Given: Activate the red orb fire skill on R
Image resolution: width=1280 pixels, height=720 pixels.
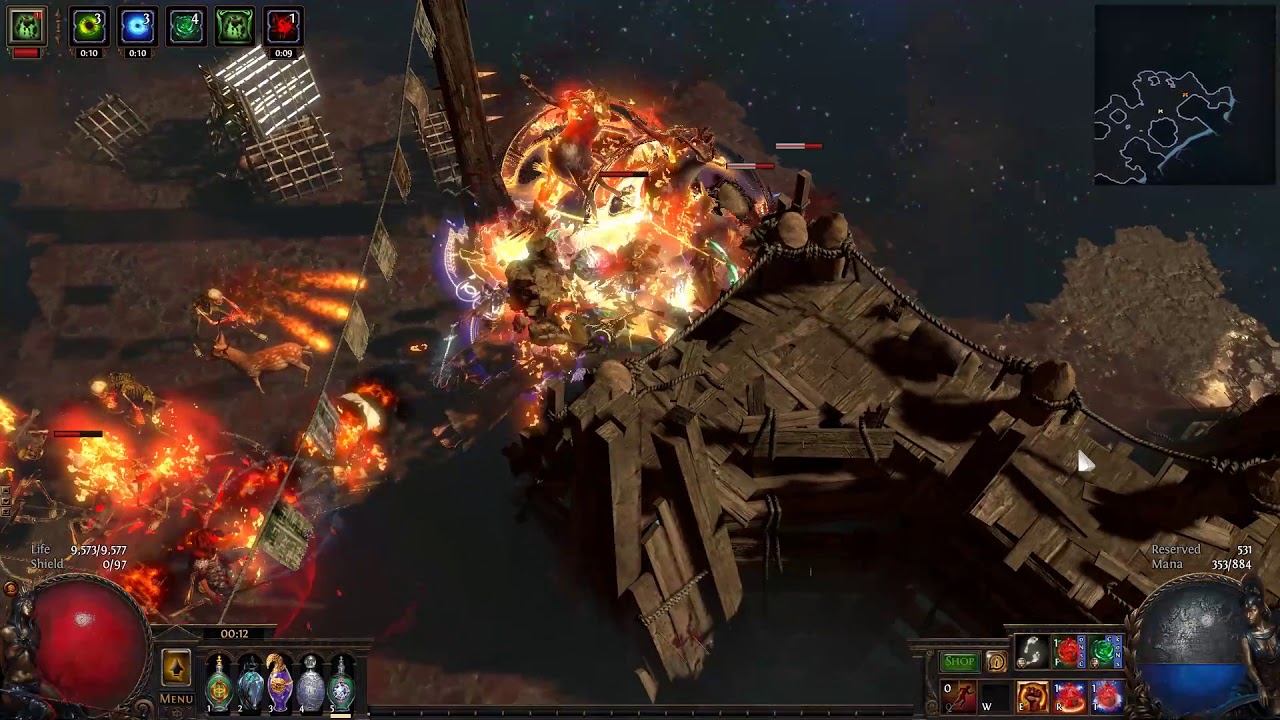Looking at the screenshot, I should [x=1069, y=696].
